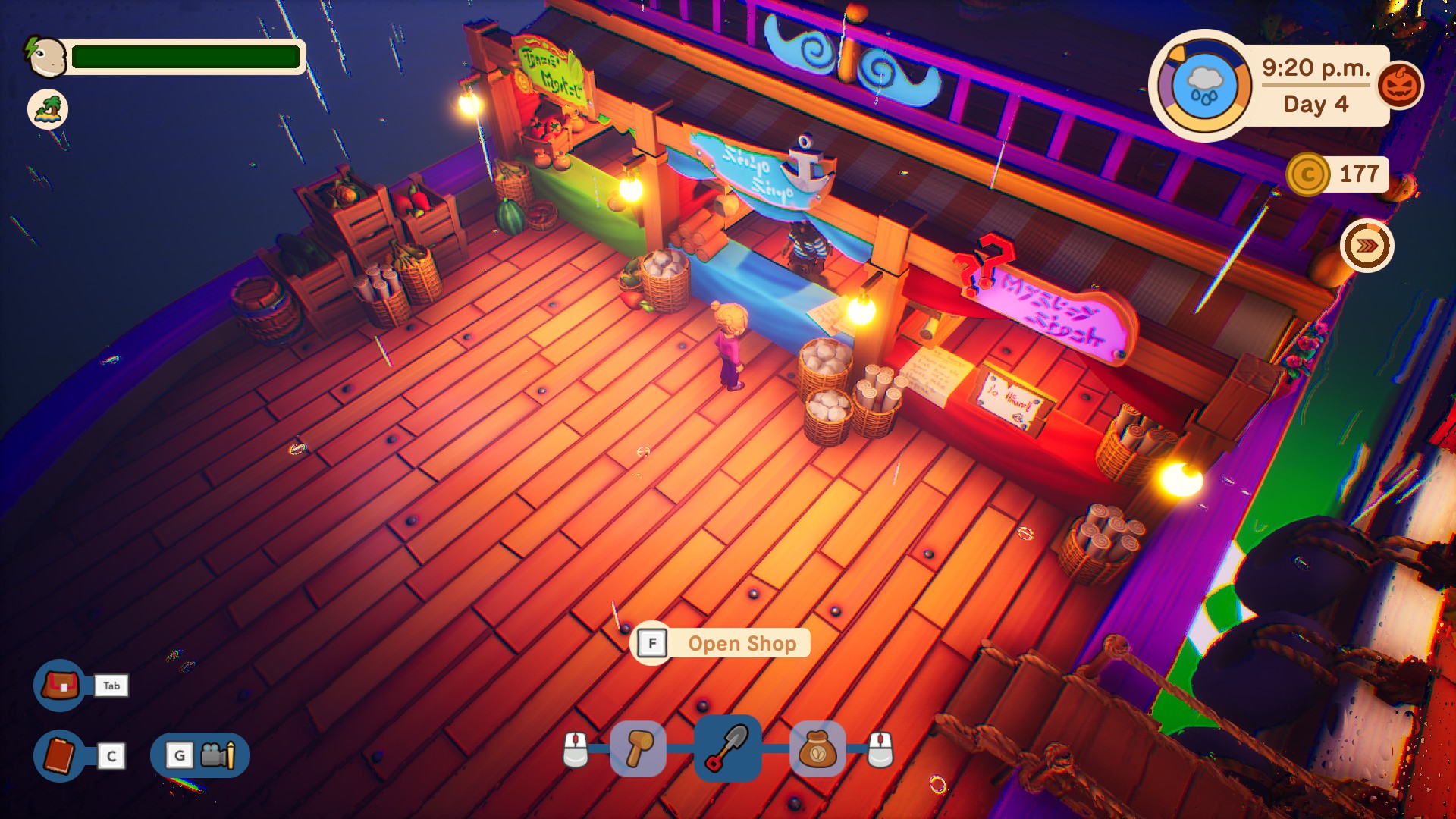
Task: Select the seed bag slot
Action: click(817, 749)
